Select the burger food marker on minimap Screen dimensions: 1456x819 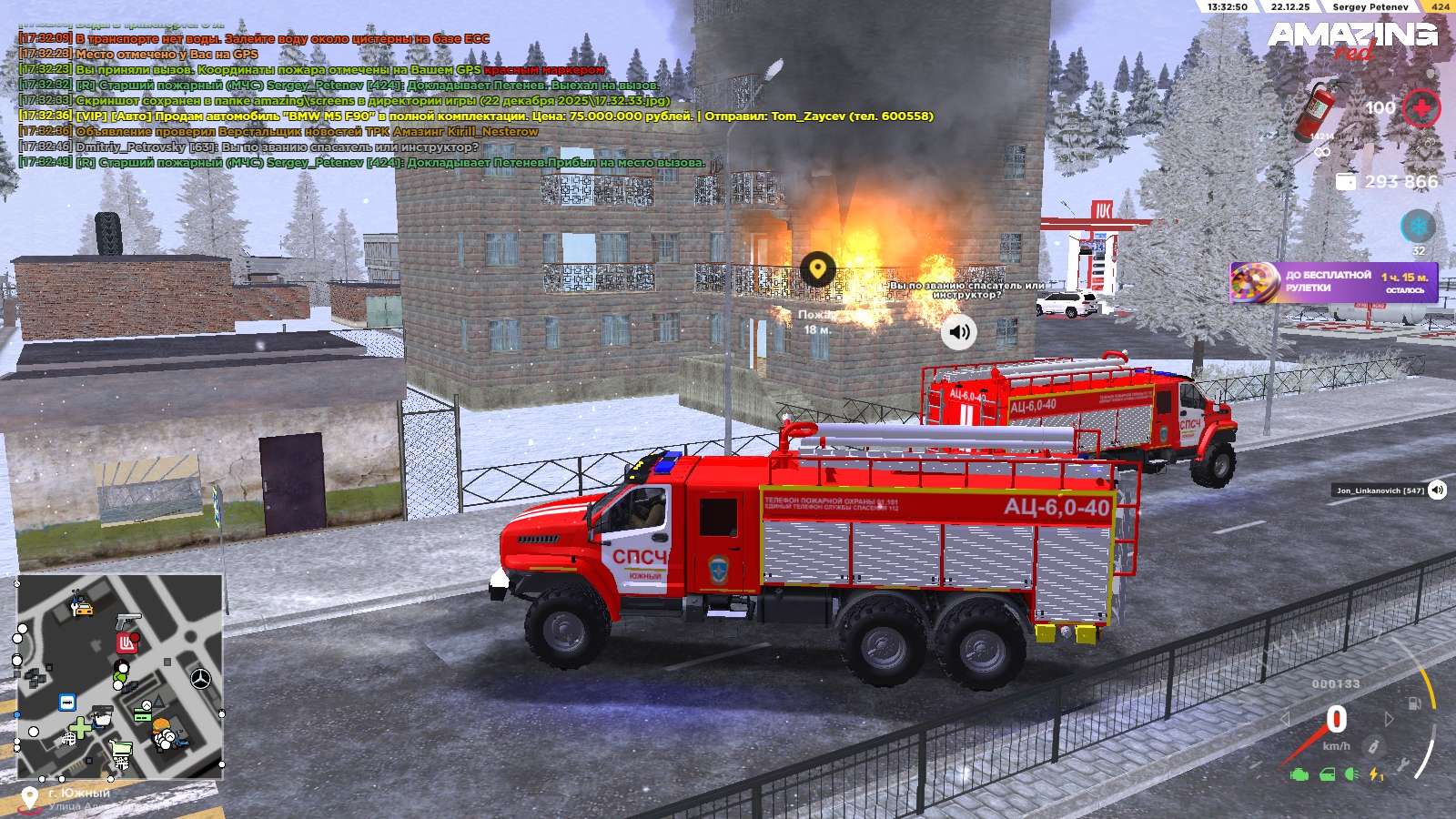pos(162,726)
